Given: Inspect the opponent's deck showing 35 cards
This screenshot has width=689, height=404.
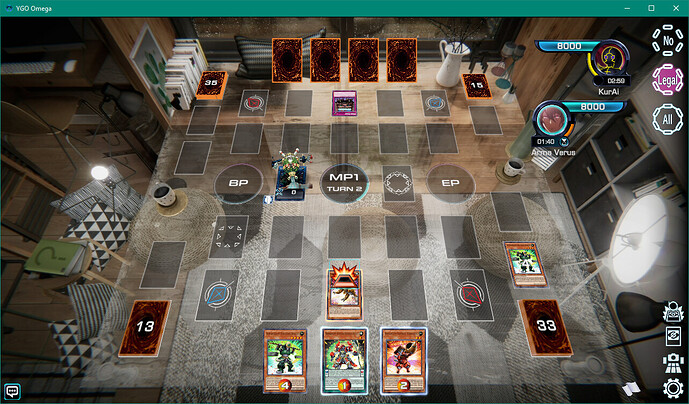Looking at the screenshot, I should 210,84.
